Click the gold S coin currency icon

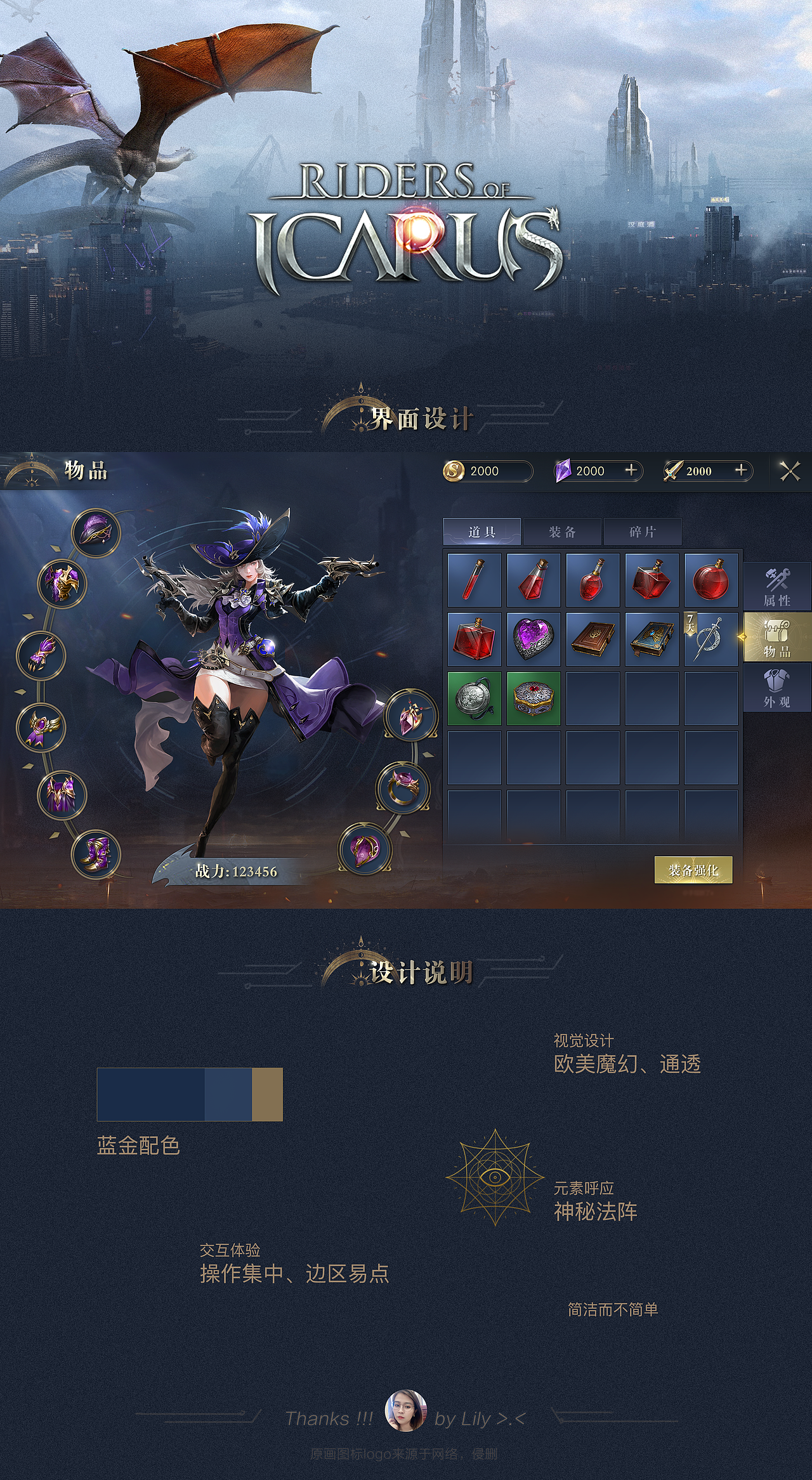pyautogui.click(x=455, y=471)
